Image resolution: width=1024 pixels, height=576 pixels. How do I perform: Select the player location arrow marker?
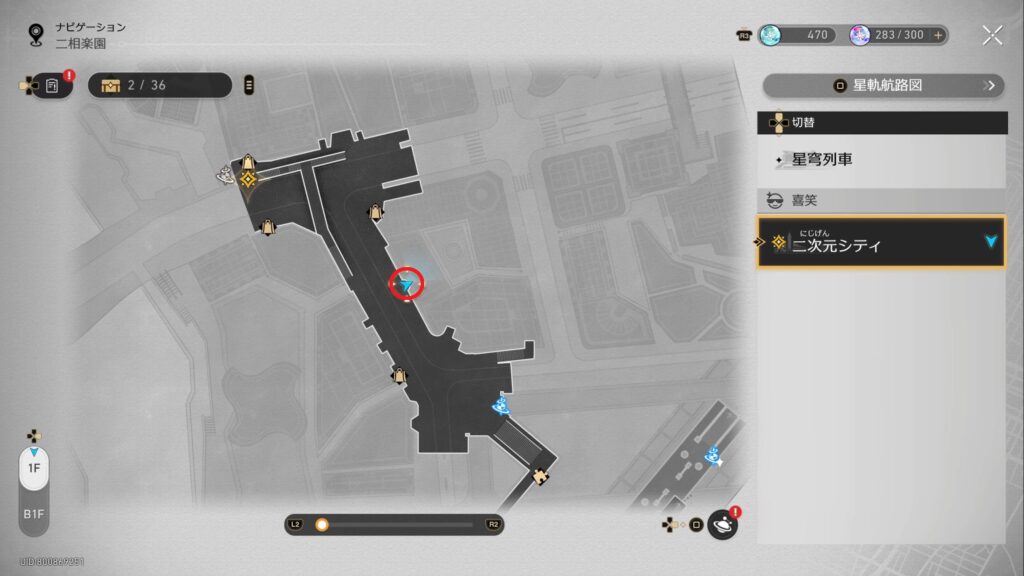[406, 286]
